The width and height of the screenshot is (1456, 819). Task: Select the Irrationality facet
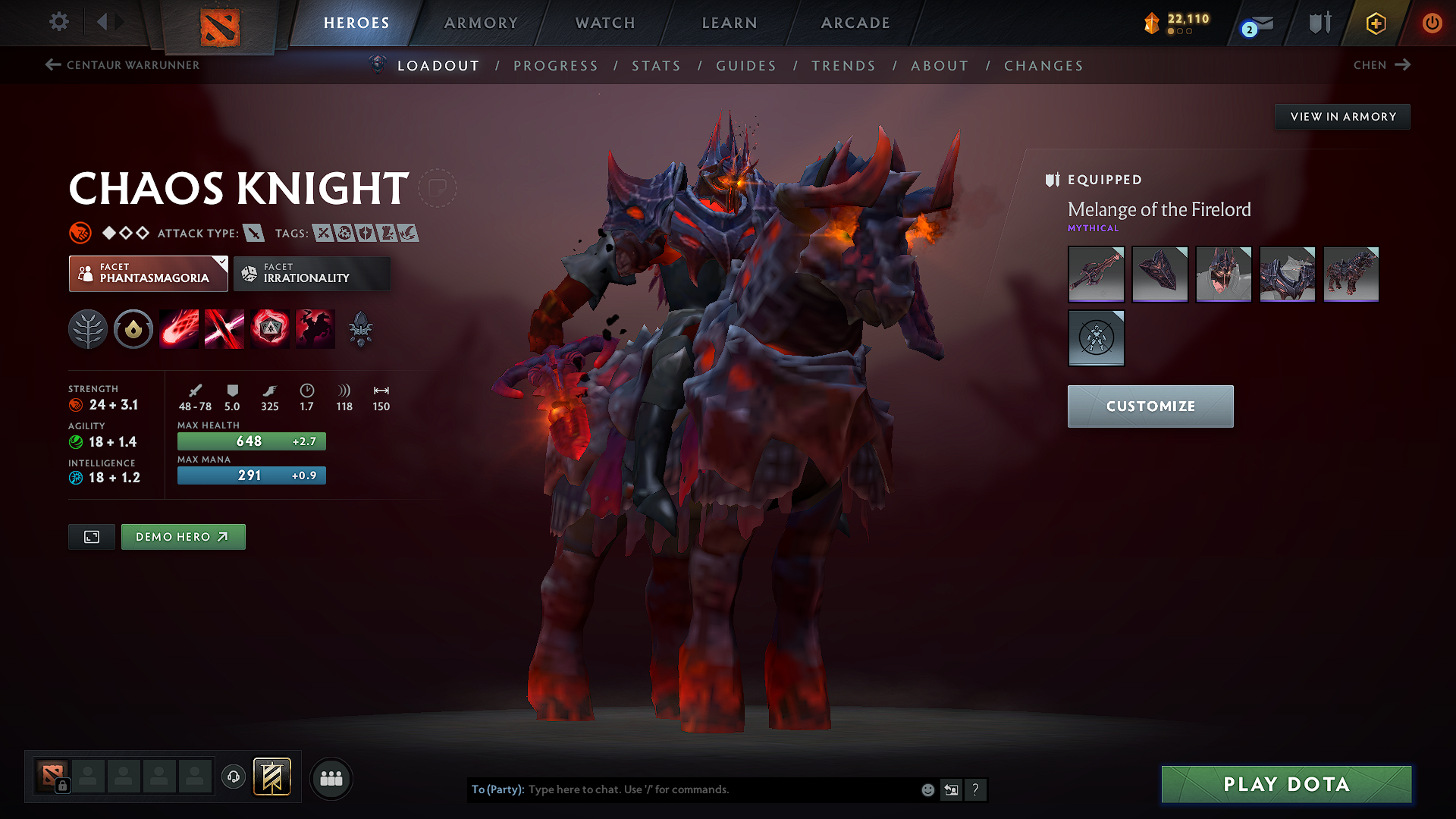pyautogui.click(x=312, y=274)
